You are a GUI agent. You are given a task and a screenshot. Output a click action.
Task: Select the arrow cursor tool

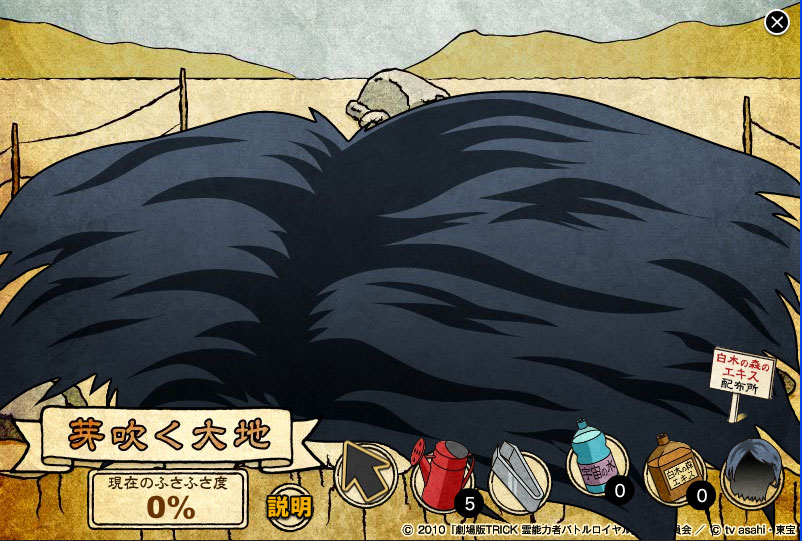(x=365, y=473)
